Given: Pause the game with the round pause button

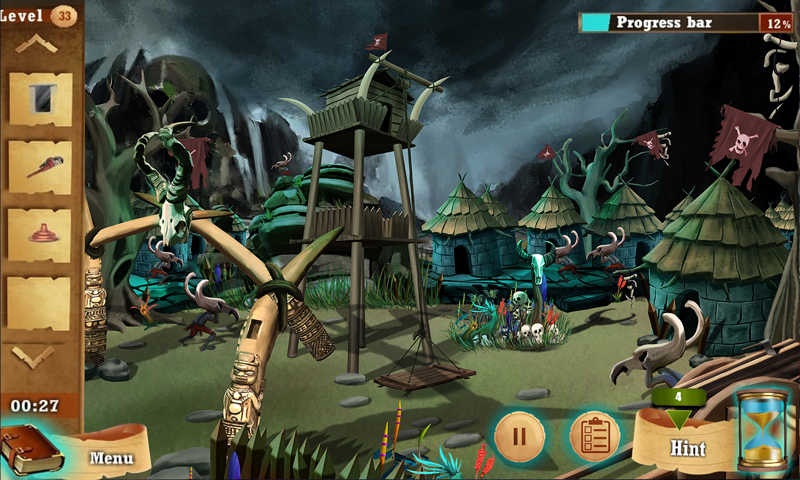Looking at the screenshot, I should click(x=519, y=436).
